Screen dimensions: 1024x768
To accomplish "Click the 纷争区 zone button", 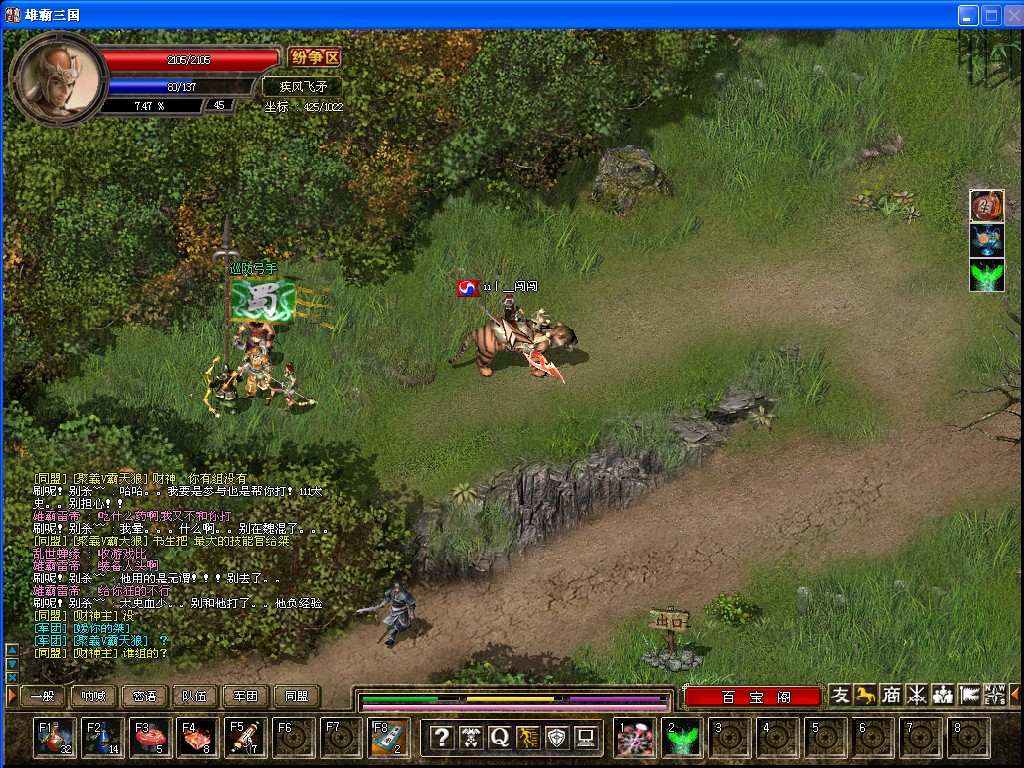I will [x=315, y=58].
